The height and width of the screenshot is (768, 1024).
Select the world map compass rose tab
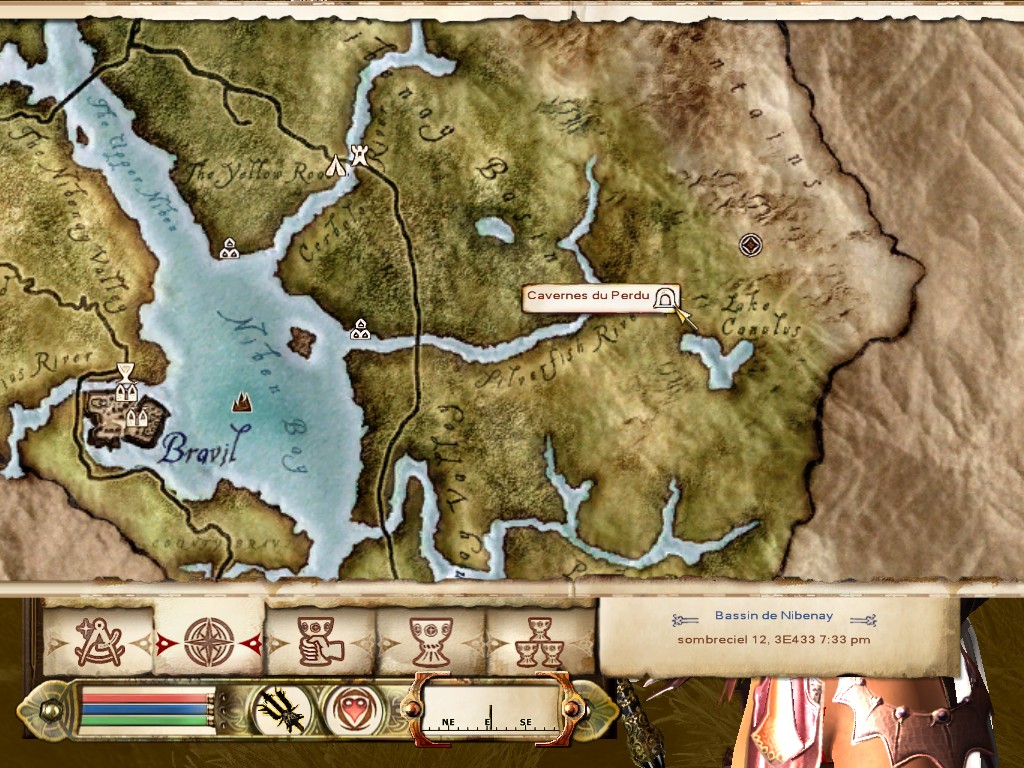pos(209,641)
